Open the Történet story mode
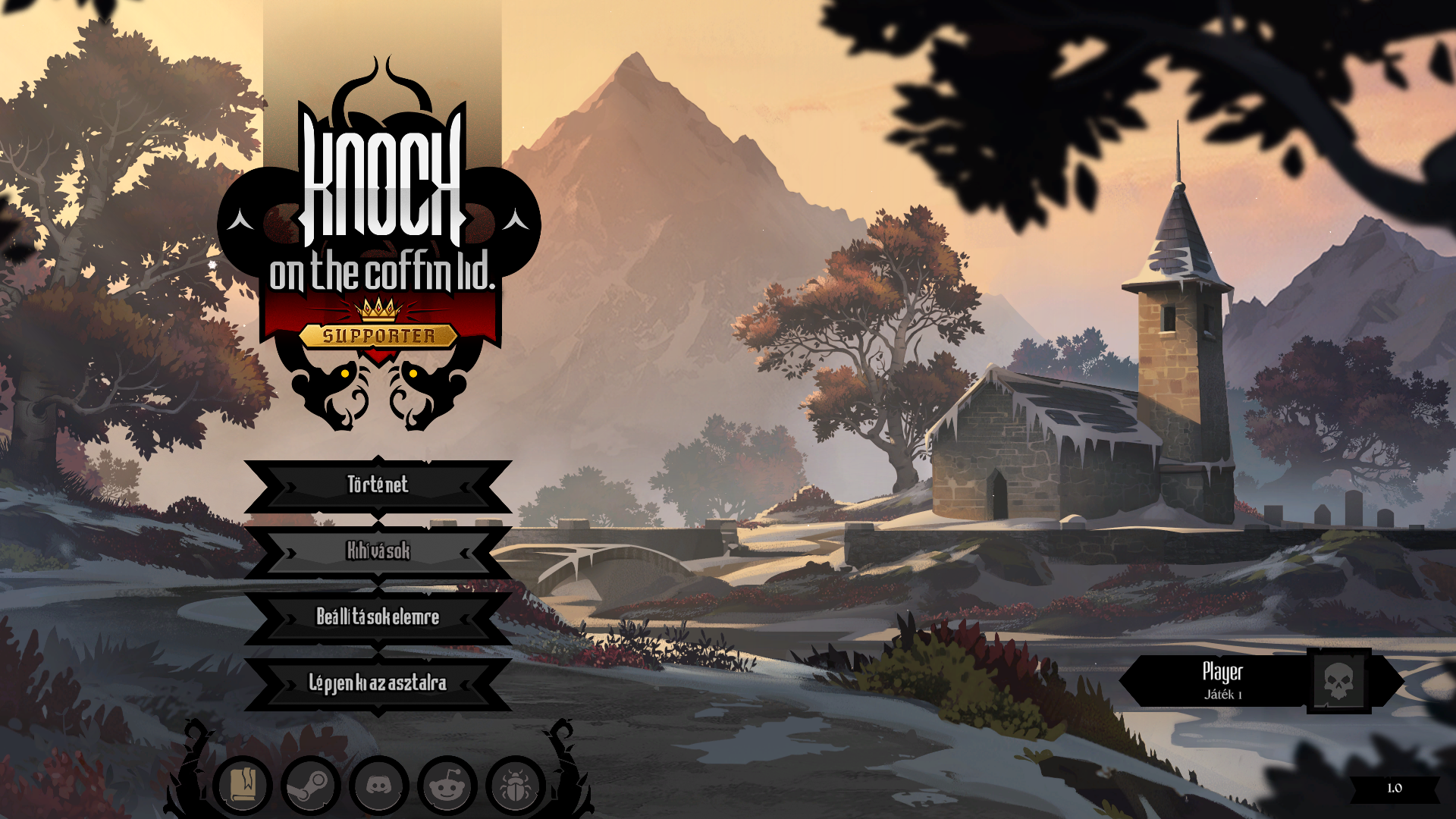1456x819 pixels. point(378,485)
